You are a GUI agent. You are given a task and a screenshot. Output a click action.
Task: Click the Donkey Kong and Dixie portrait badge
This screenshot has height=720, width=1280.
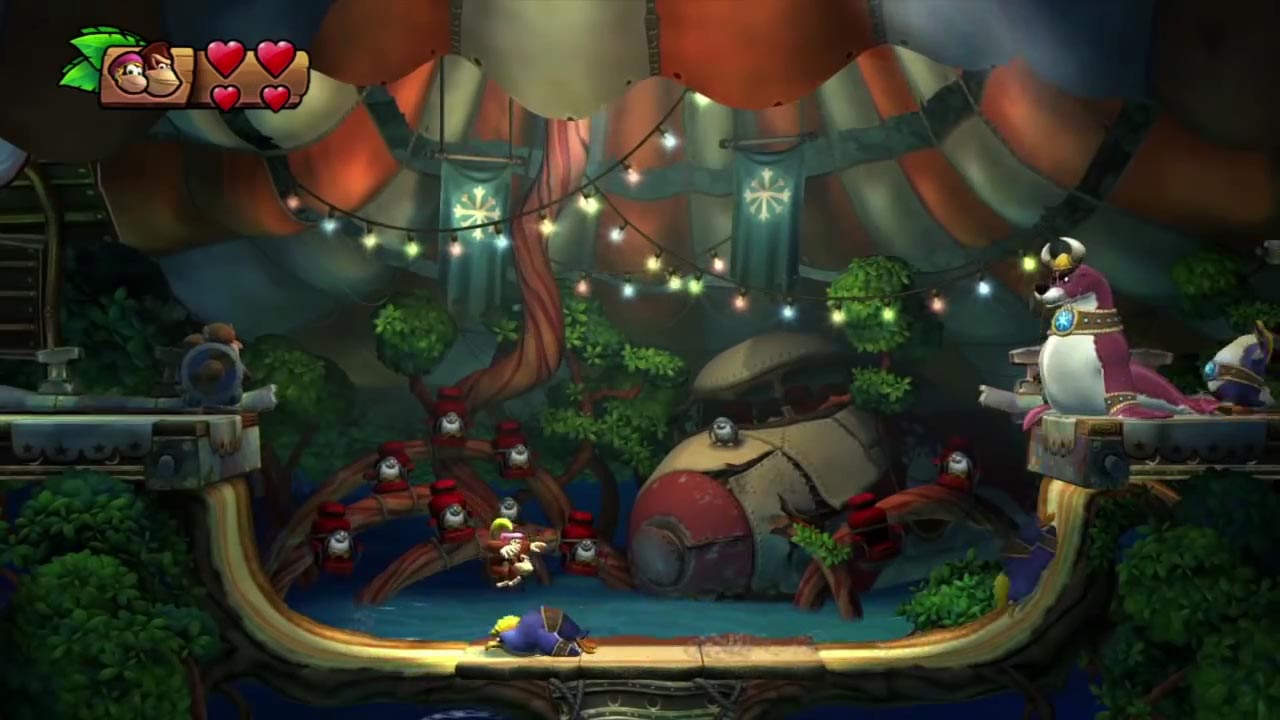tap(147, 72)
